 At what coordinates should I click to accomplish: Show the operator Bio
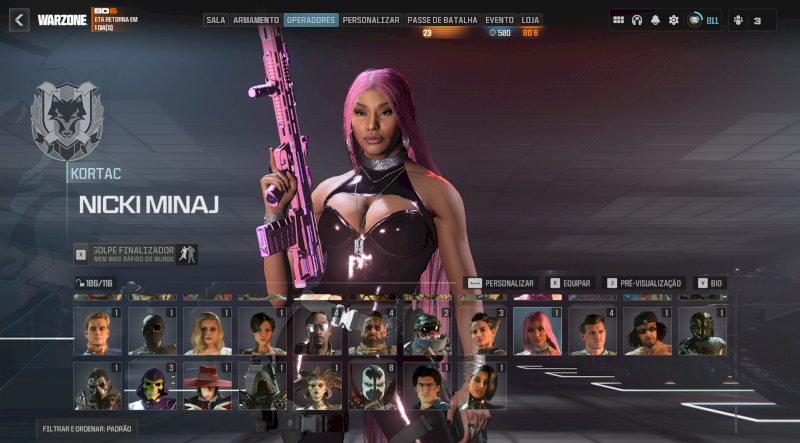click(x=710, y=283)
